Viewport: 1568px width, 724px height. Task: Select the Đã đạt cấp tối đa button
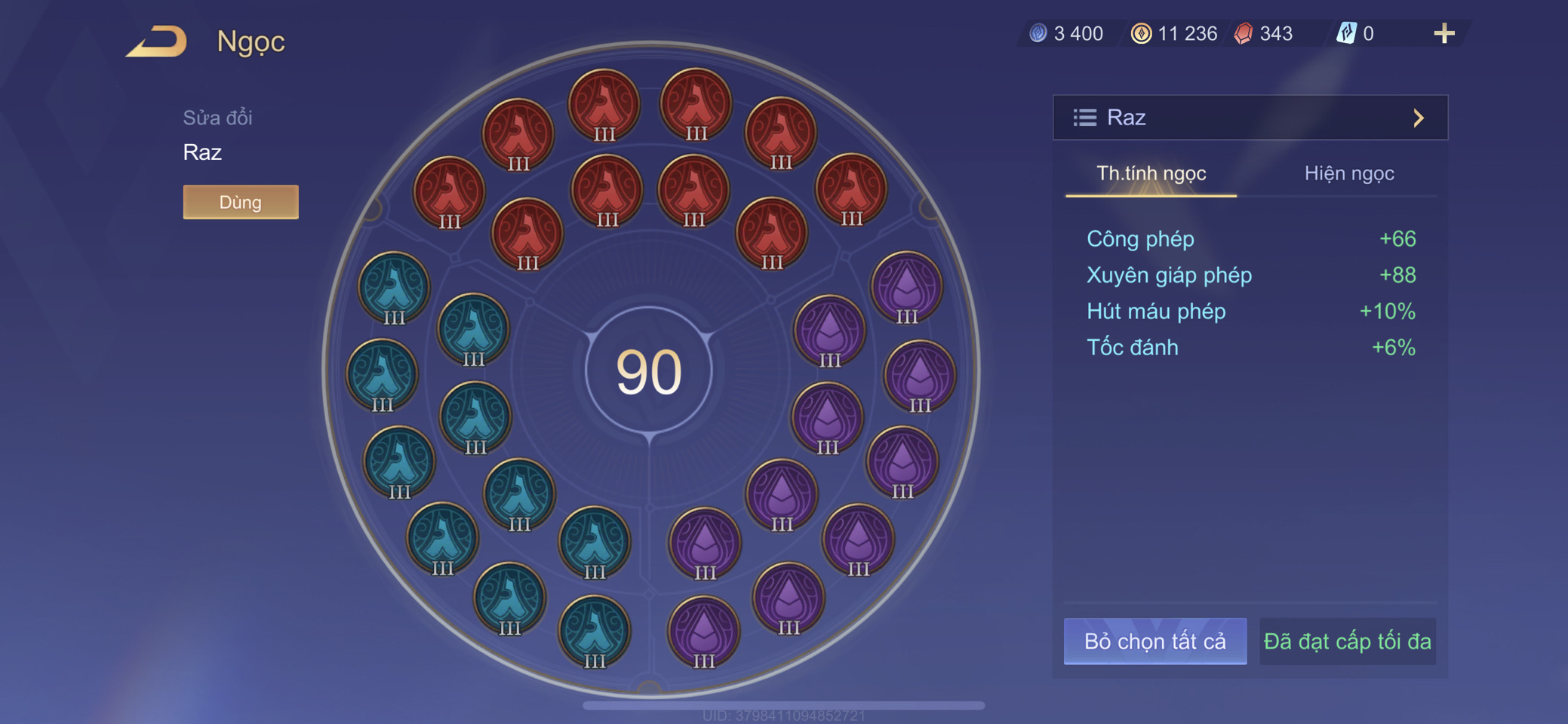pyautogui.click(x=1347, y=641)
